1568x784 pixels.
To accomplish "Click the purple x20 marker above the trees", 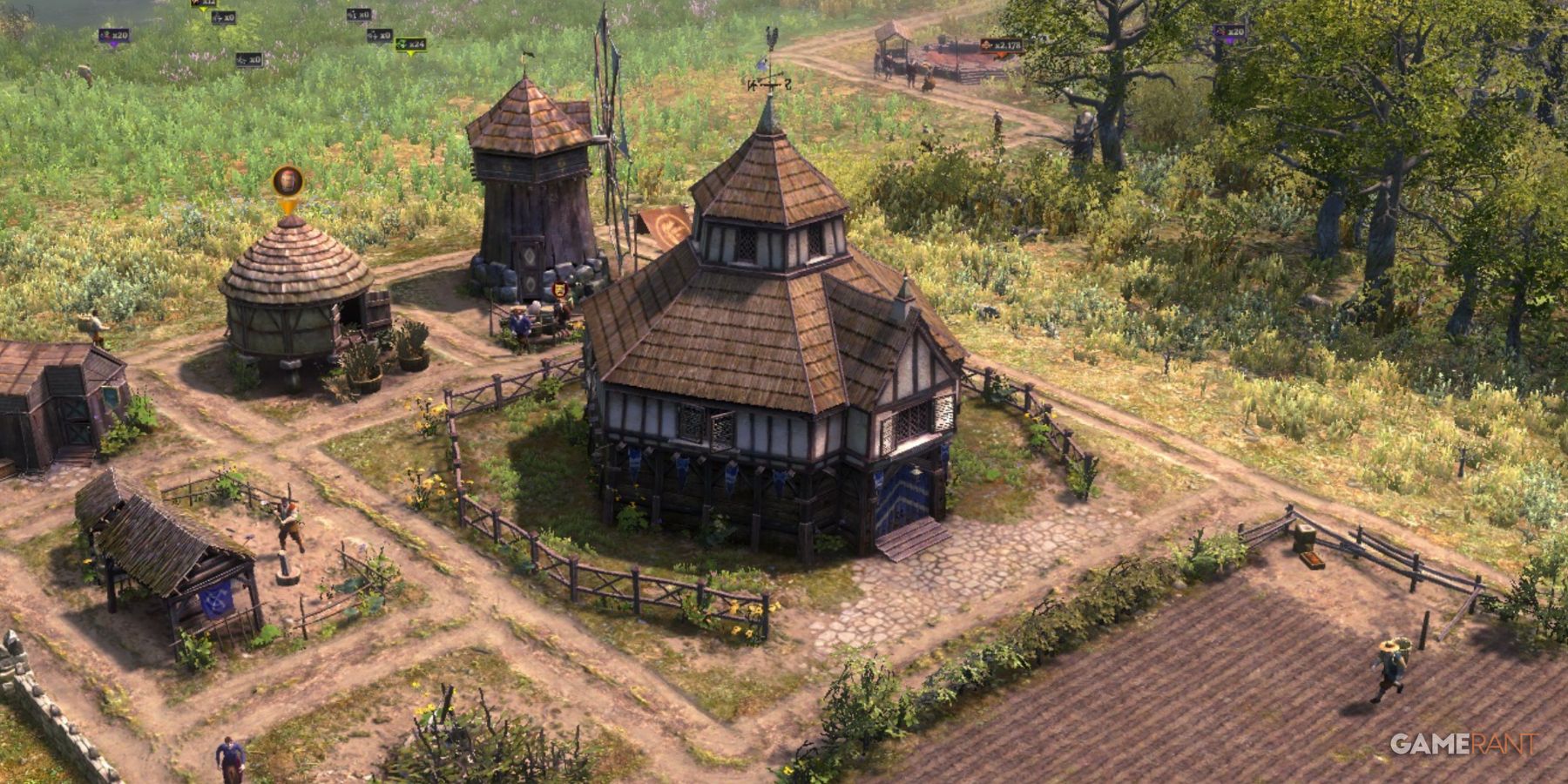I will (x=1228, y=32).
